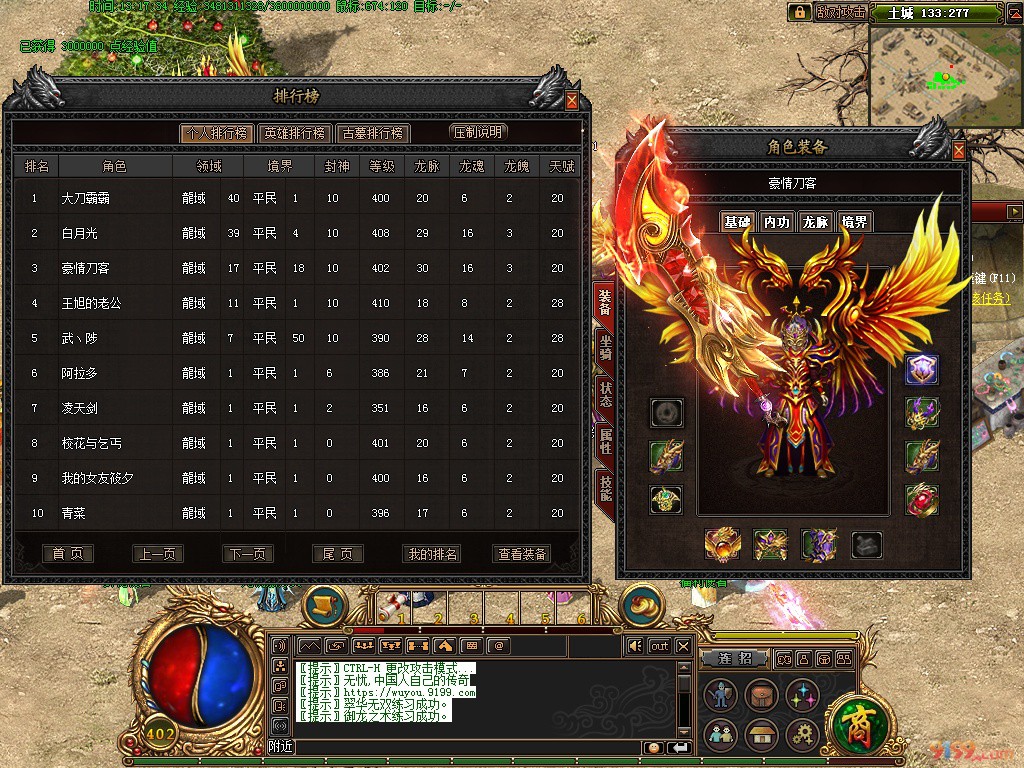Screen dimensions: 1024x768
Task: Open the 属性 side tab
Action: 605,440
